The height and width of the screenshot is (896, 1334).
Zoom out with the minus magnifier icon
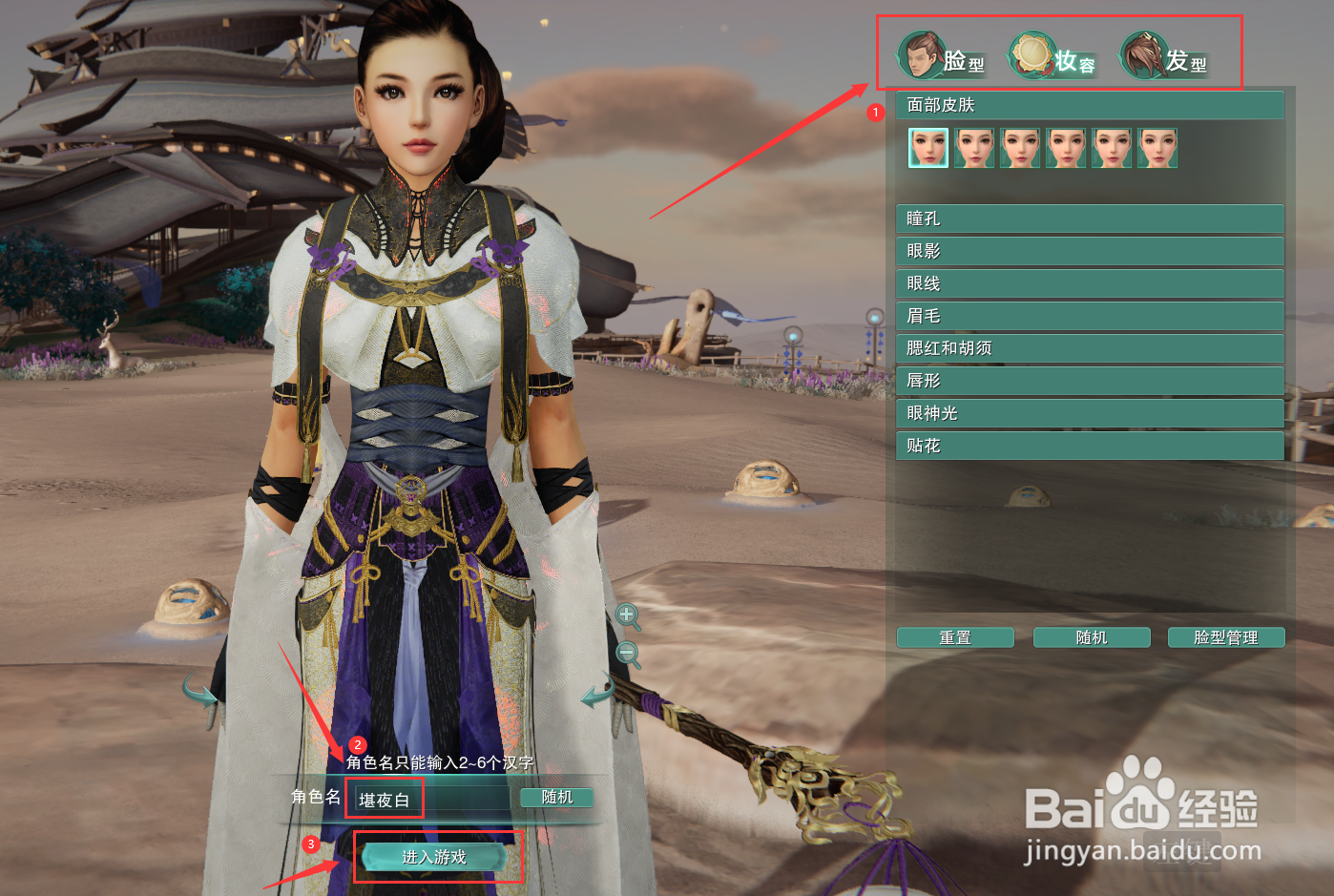[x=627, y=654]
